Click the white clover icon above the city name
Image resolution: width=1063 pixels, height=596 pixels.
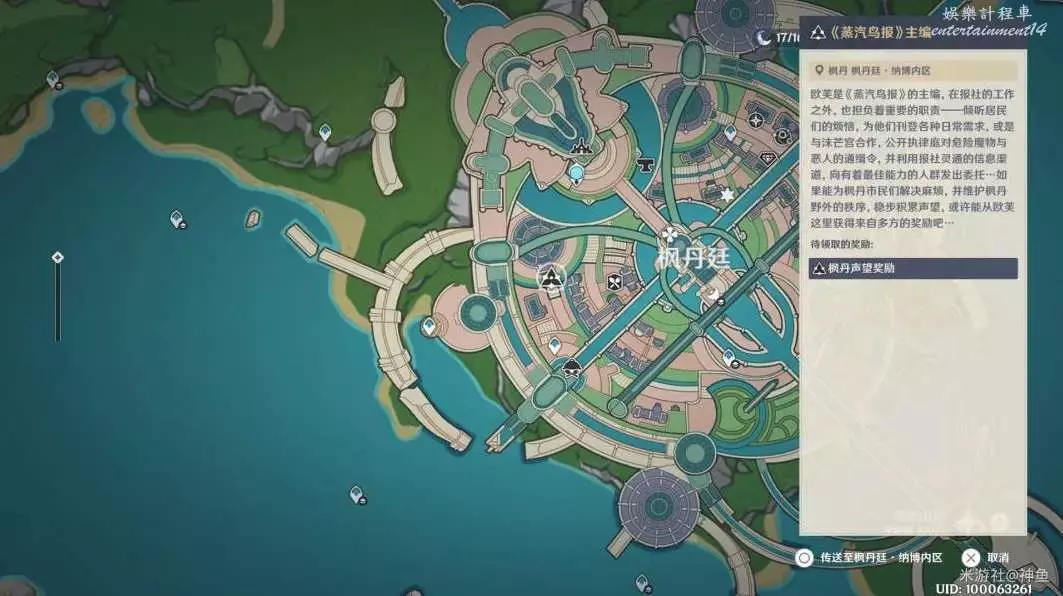669,234
